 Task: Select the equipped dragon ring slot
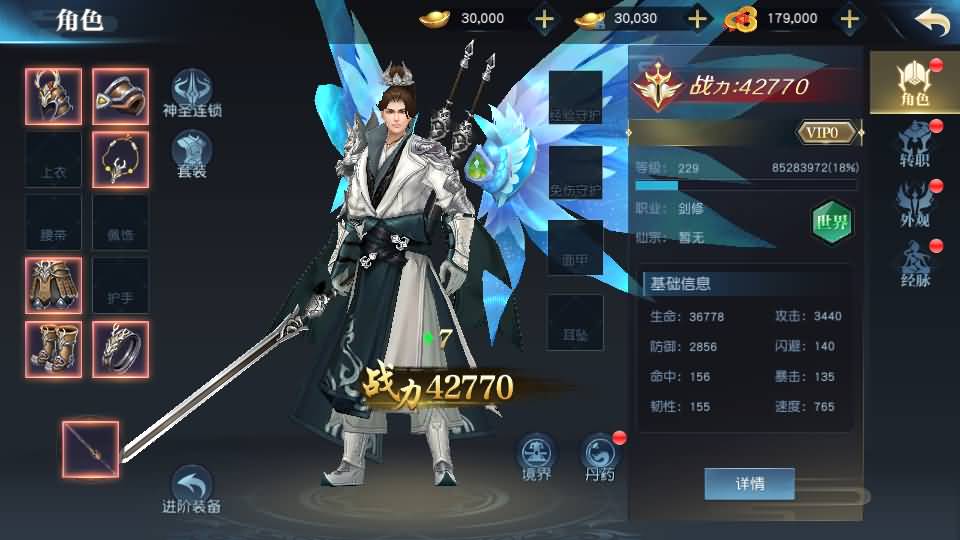[120, 349]
